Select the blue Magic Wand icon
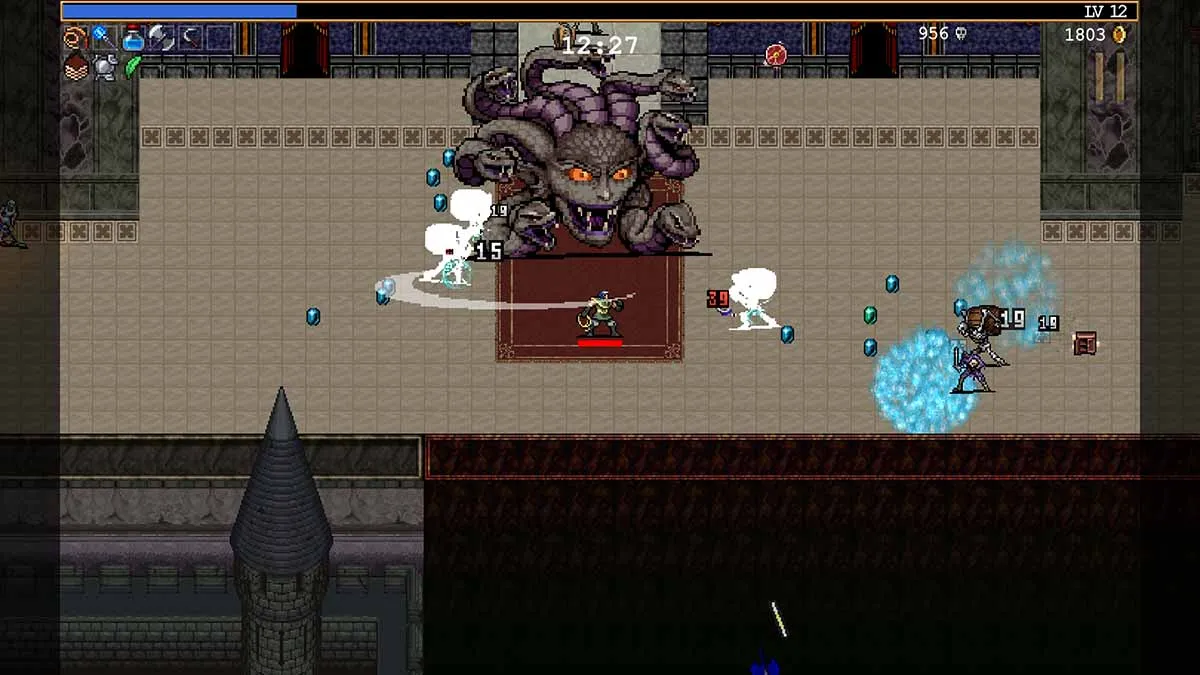The image size is (1200, 675). [x=103, y=38]
